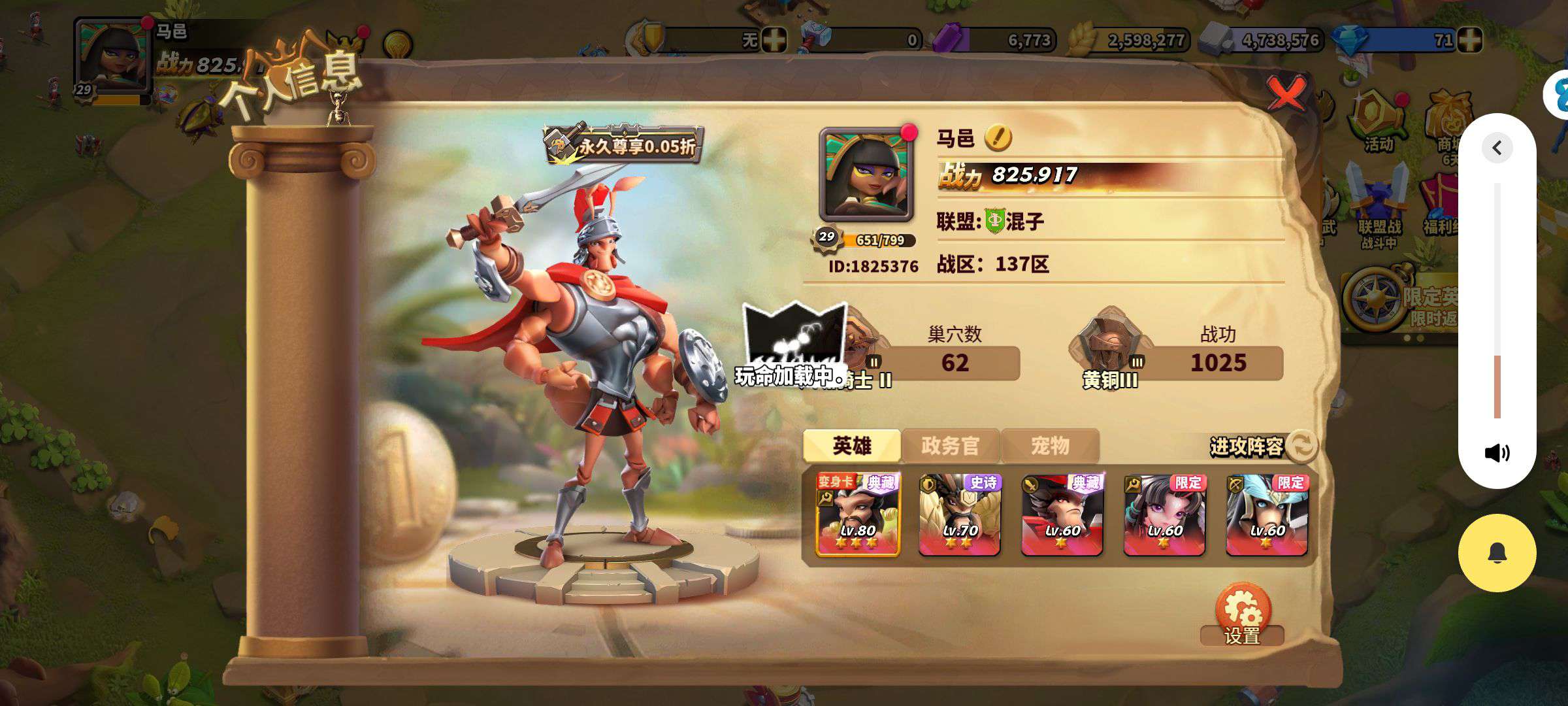Viewport: 1568px width, 706px height.
Task: Add more blue diamonds with plus button
Action: tap(1469, 41)
